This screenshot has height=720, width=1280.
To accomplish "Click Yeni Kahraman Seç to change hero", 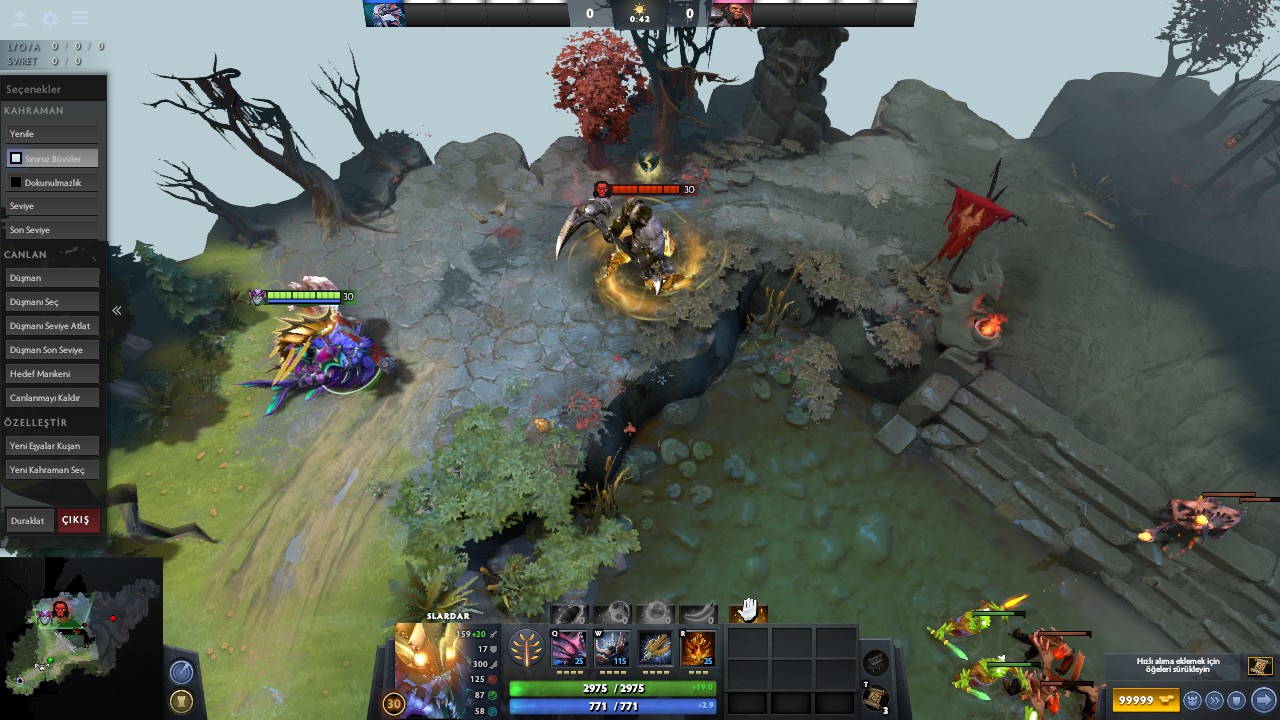I will point(51,469).
